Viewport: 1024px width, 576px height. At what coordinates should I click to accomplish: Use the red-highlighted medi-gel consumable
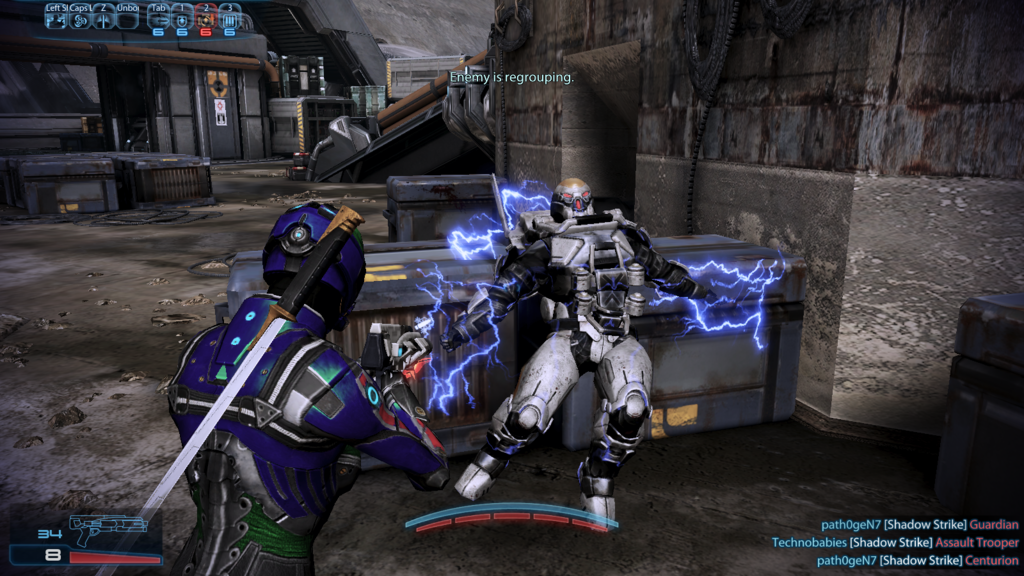[x=206, y=20]
